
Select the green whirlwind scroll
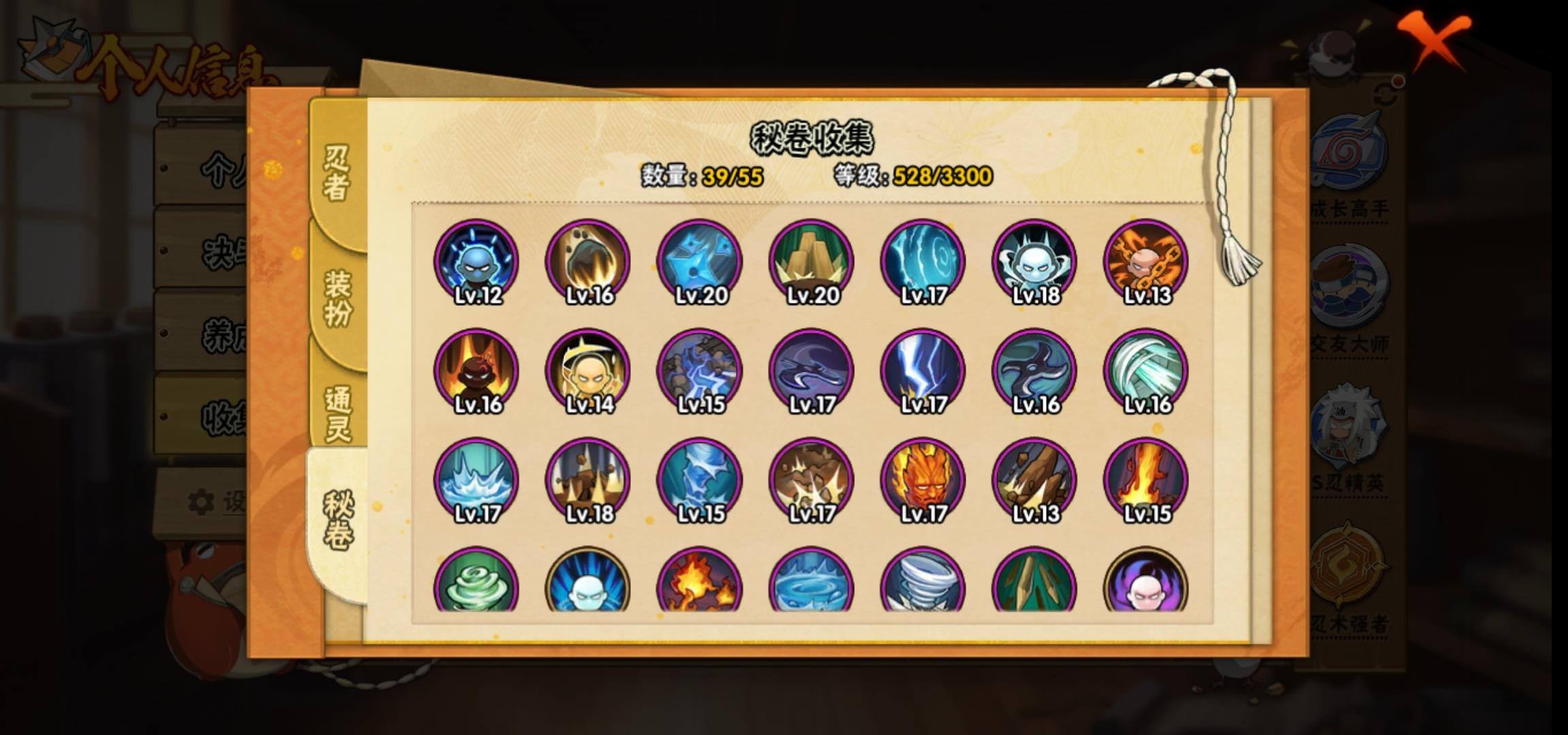[x=476, y=582]
